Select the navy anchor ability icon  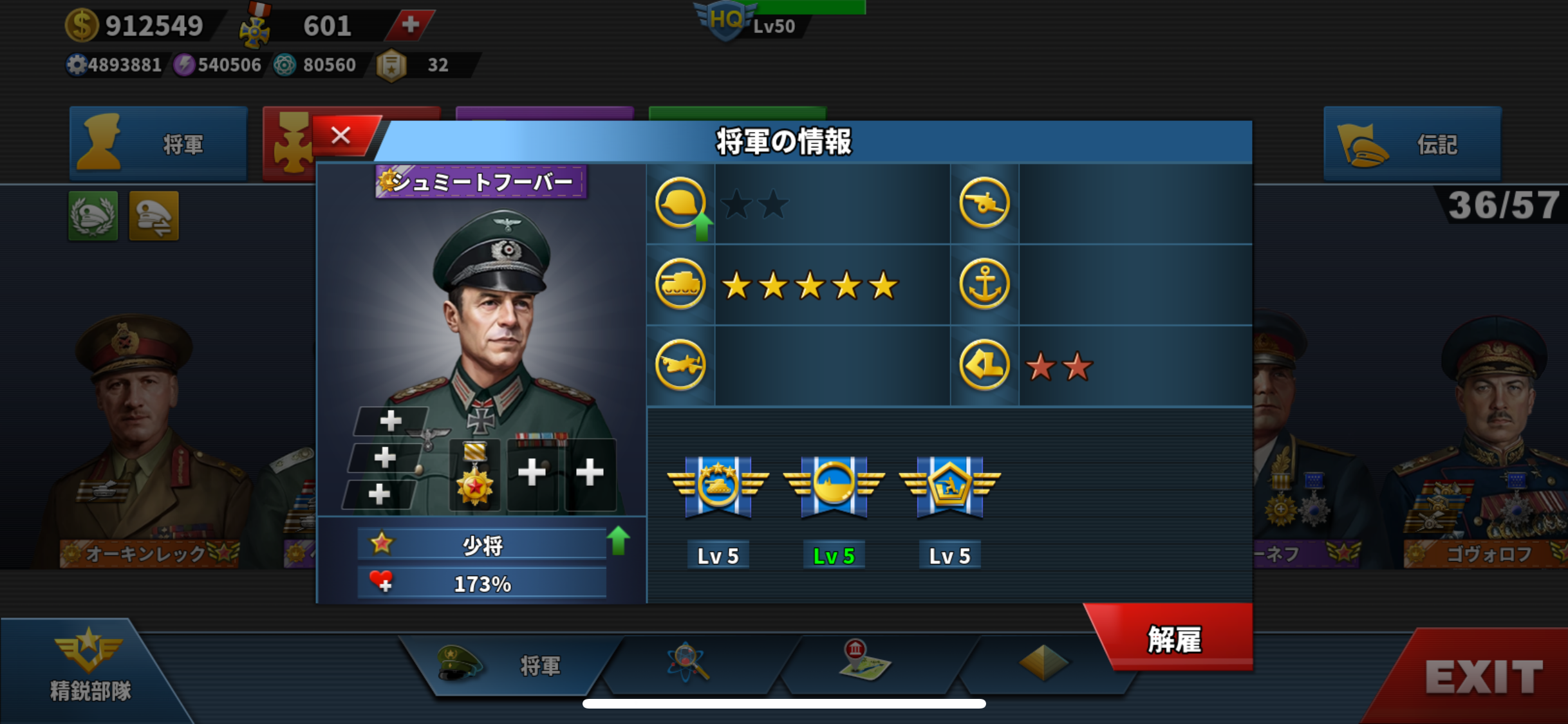[984, 284]
